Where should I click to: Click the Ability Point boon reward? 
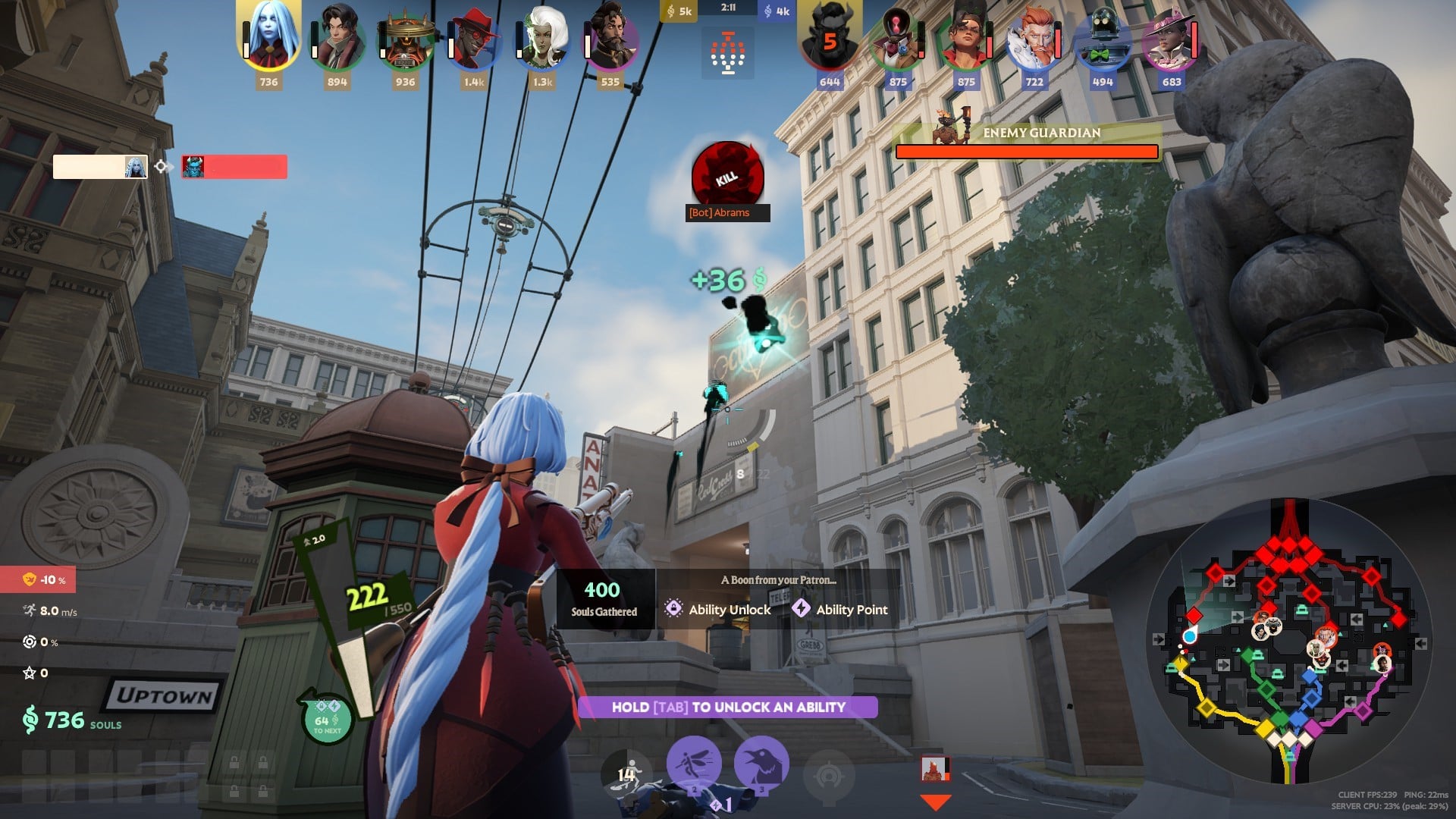pyautogui.click(x=840, y=609)
